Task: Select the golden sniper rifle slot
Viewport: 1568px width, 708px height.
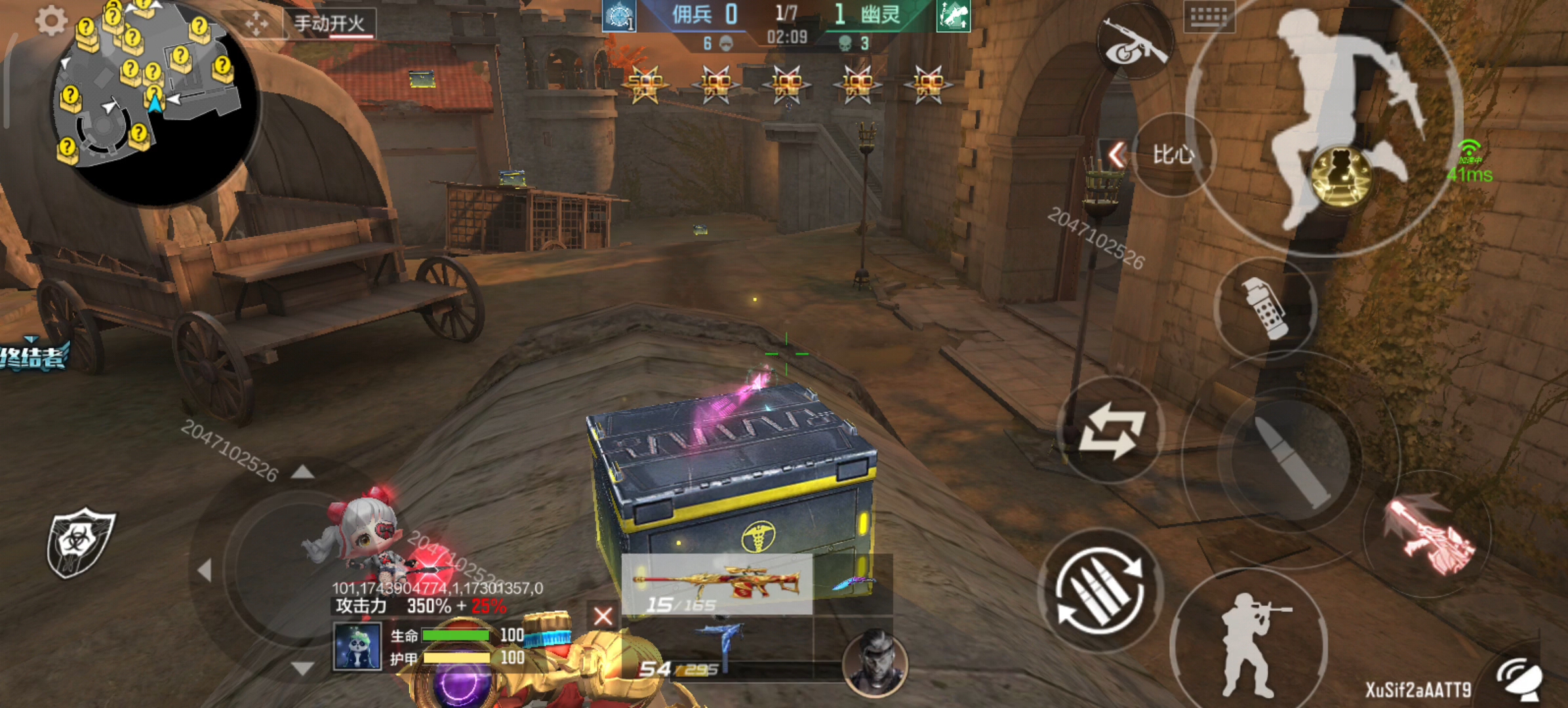Action: point(717,583)
